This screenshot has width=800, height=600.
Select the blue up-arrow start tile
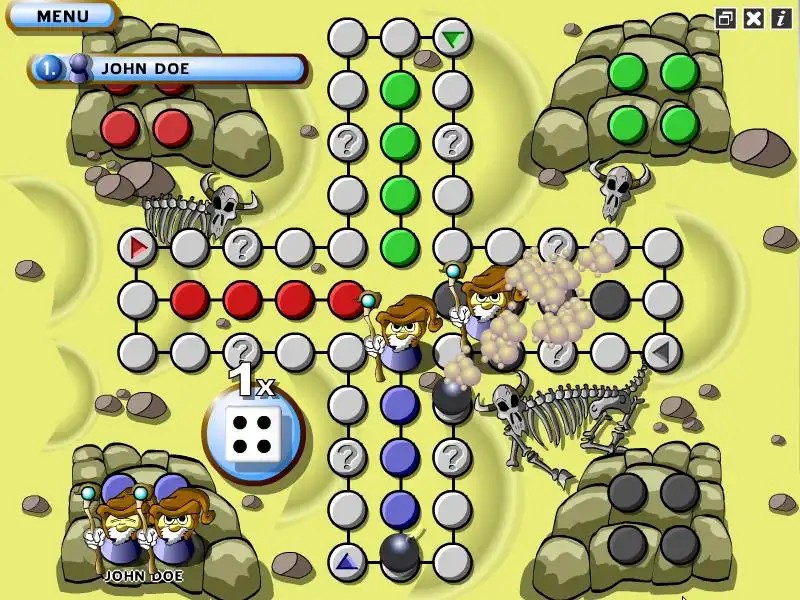[x=347, y=562]
